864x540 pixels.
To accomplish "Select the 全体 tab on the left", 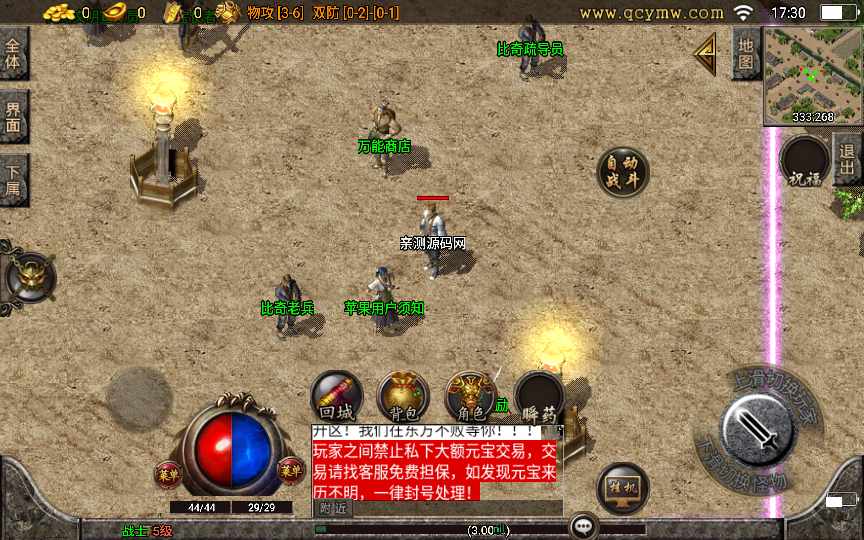I will point(13,54).
